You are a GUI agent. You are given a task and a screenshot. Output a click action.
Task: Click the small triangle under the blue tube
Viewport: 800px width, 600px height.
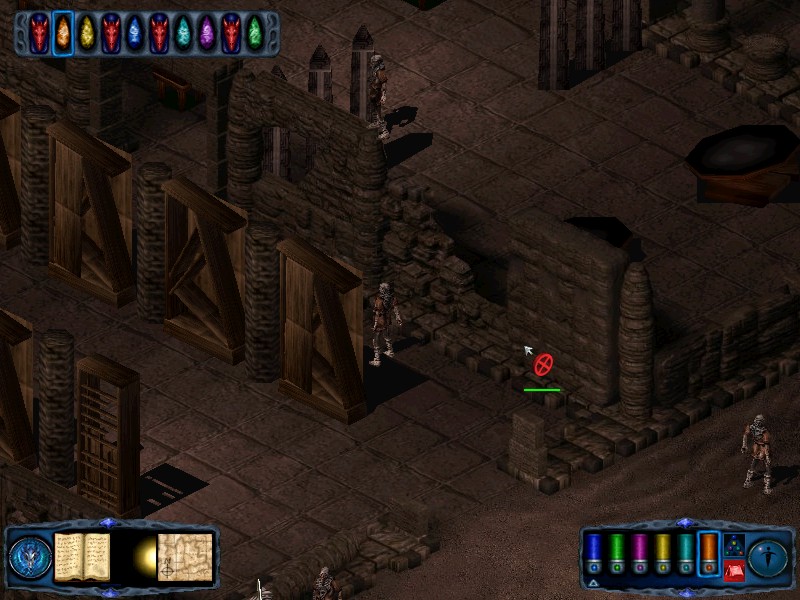594,582
